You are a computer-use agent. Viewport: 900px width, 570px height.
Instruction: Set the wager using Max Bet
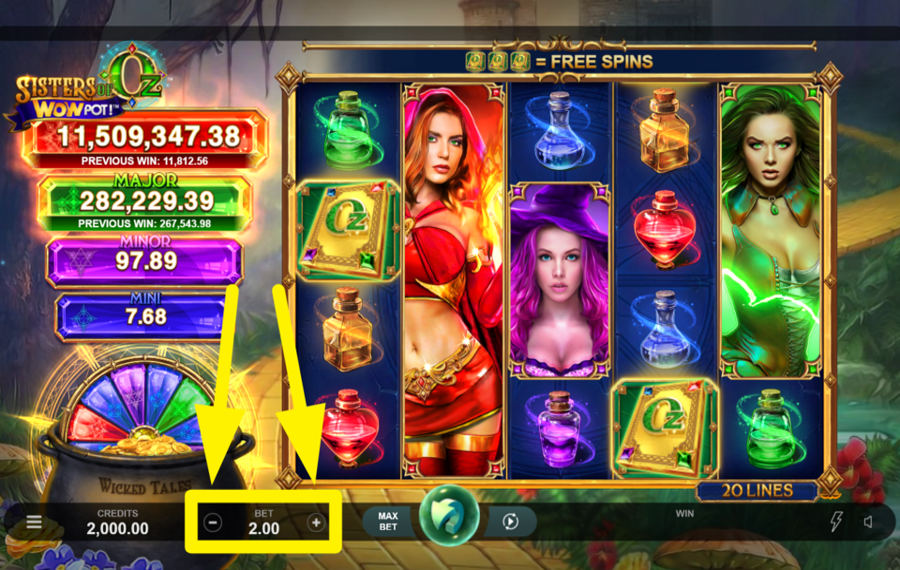pyautogui.click(x=388, y=521)
